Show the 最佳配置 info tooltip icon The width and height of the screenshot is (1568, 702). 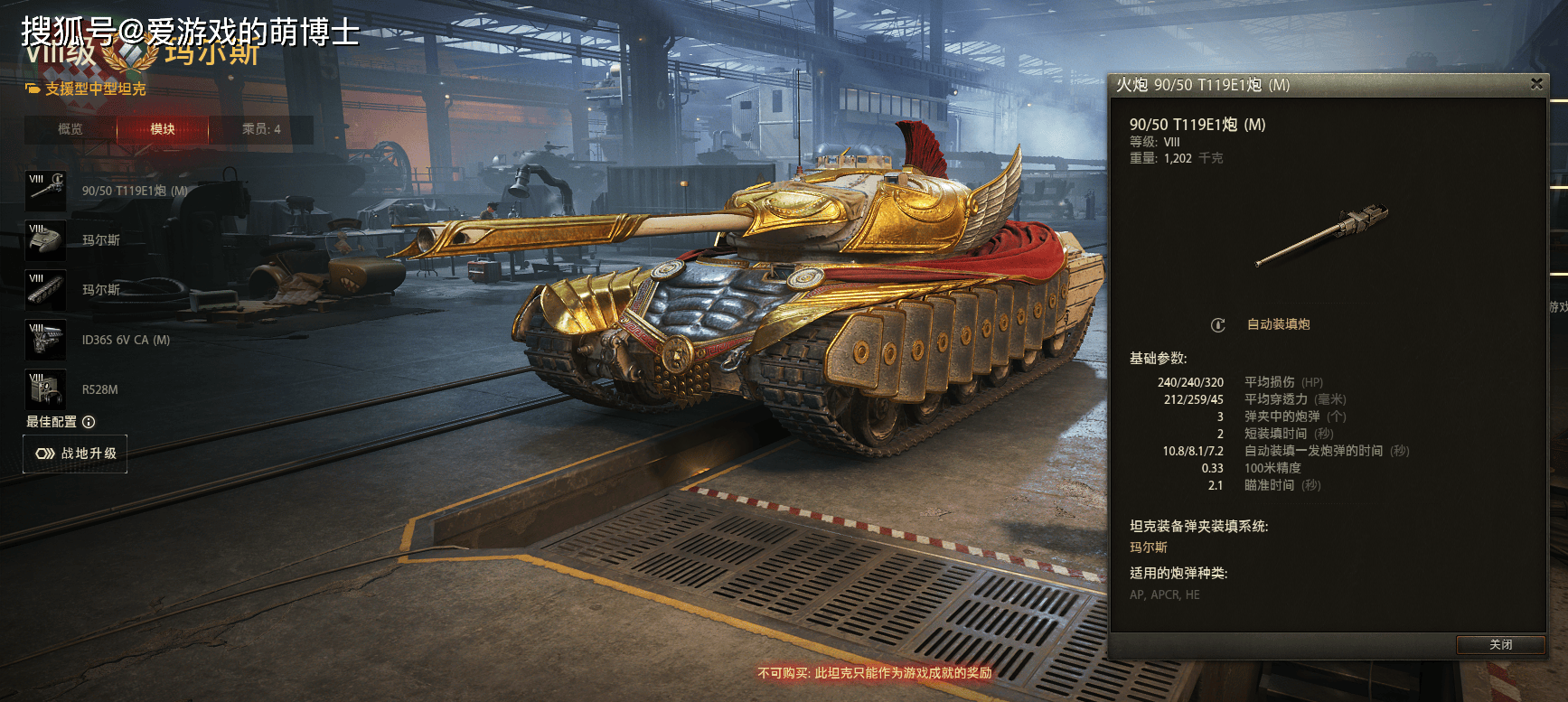[89, 422]
